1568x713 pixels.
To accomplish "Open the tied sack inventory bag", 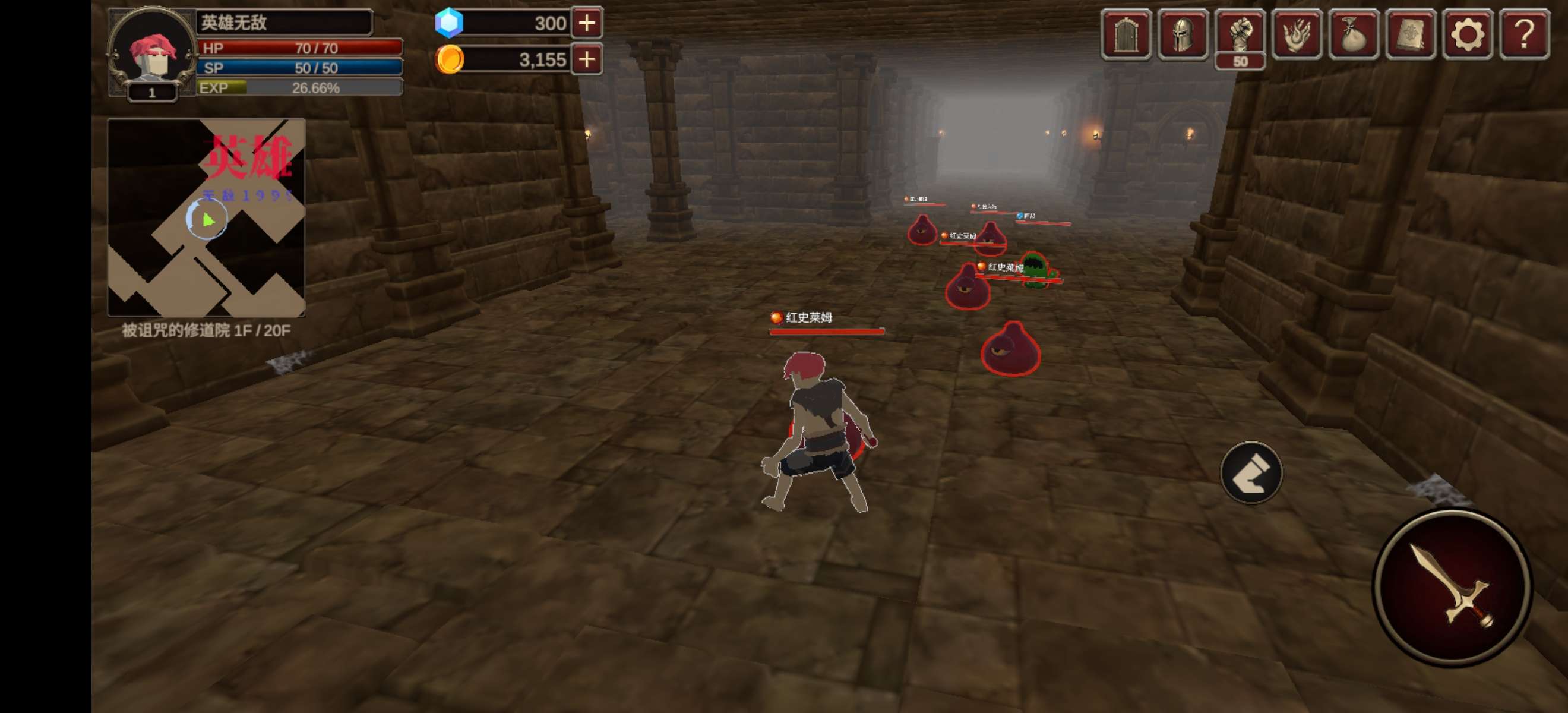I will coord(1354,34).
